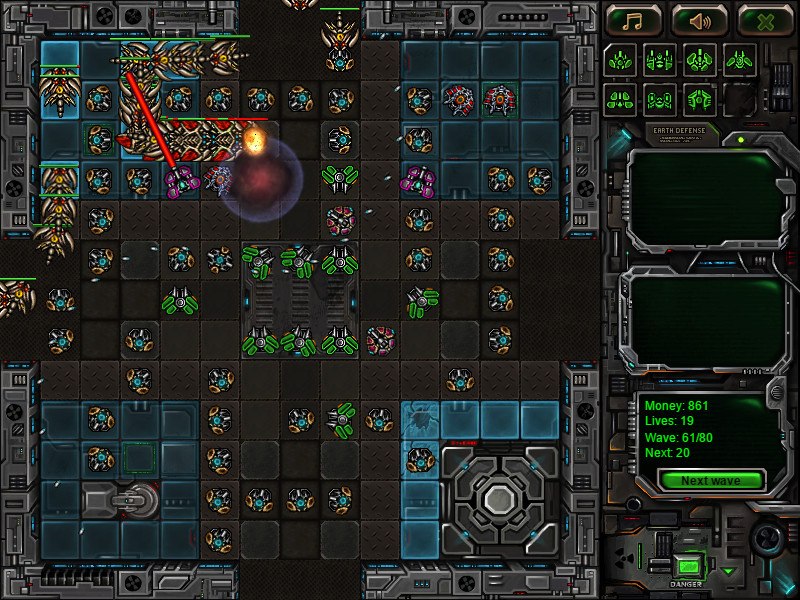
Task: Toggle the music with the note button
Action: [632, 20]
